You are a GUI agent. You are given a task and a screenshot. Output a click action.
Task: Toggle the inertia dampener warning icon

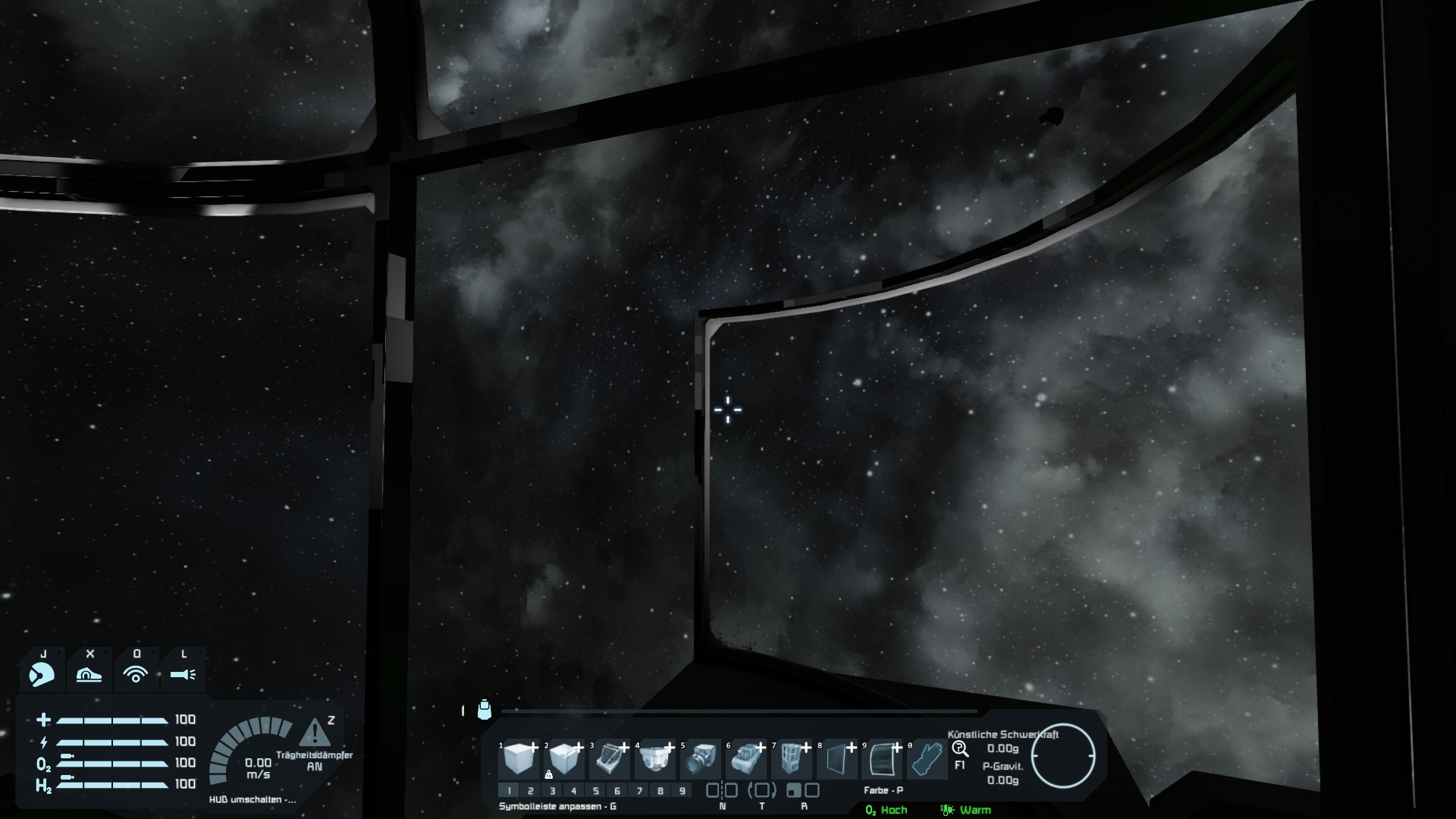pyautogui.click(x=315, y=733)
